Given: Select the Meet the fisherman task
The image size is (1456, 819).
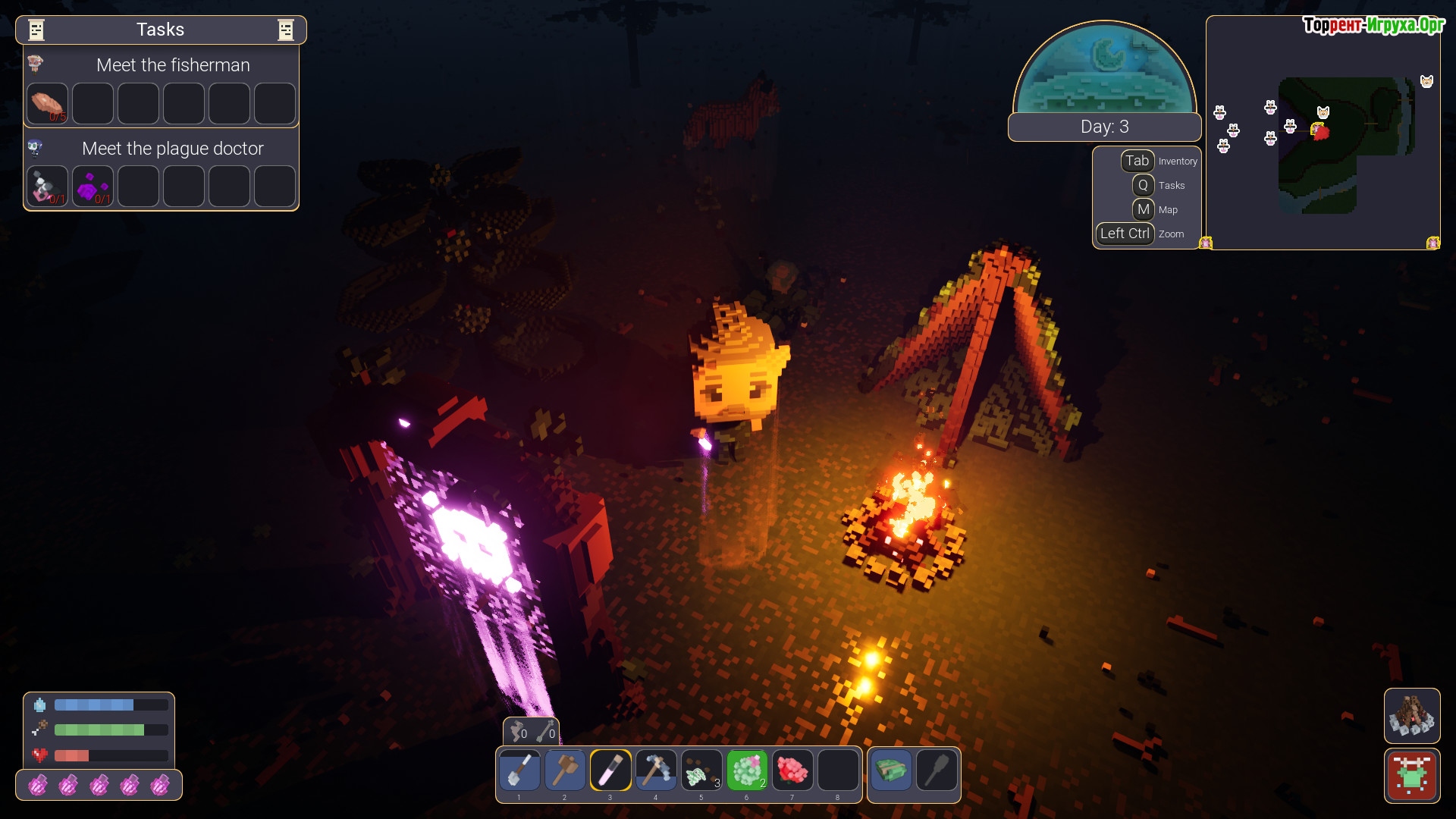Looking at the screenshot, I should pos(173,65).
